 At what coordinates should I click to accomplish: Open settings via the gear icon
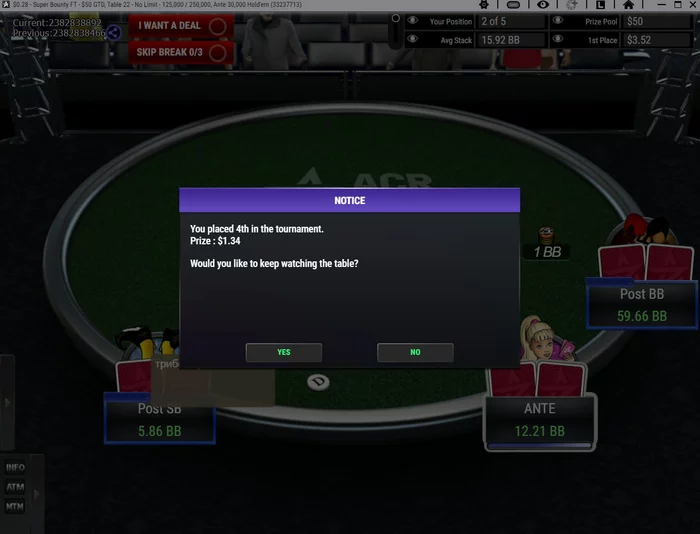coord(484,5)
